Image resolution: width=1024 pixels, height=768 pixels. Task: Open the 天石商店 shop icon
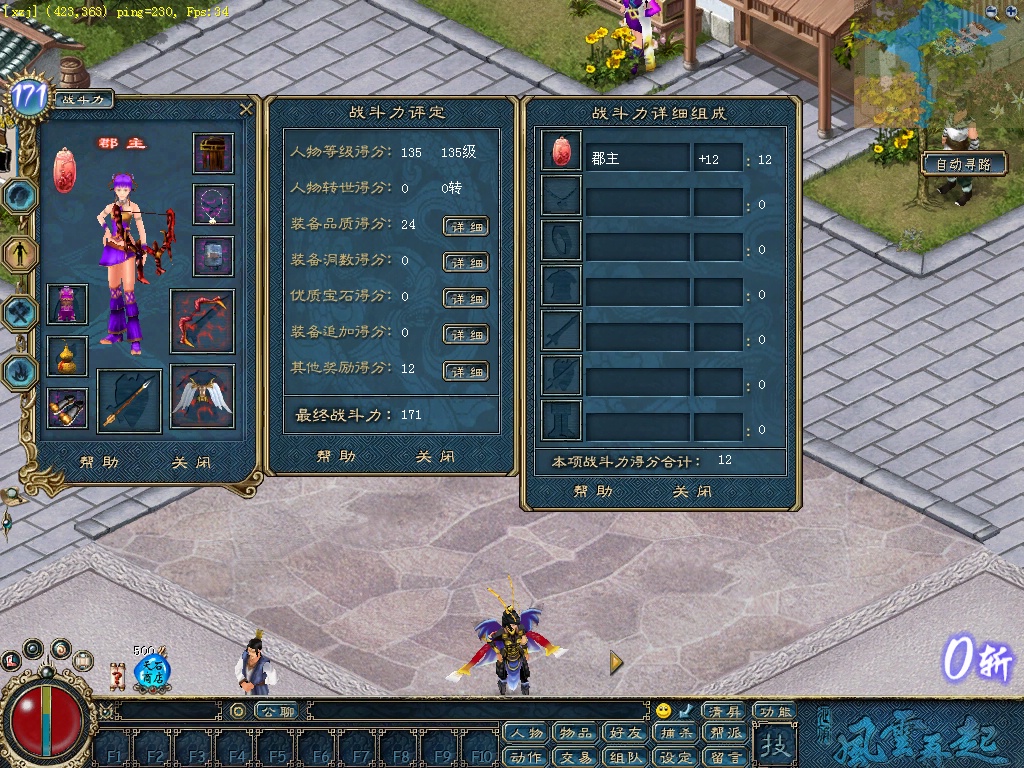(152, 670)
